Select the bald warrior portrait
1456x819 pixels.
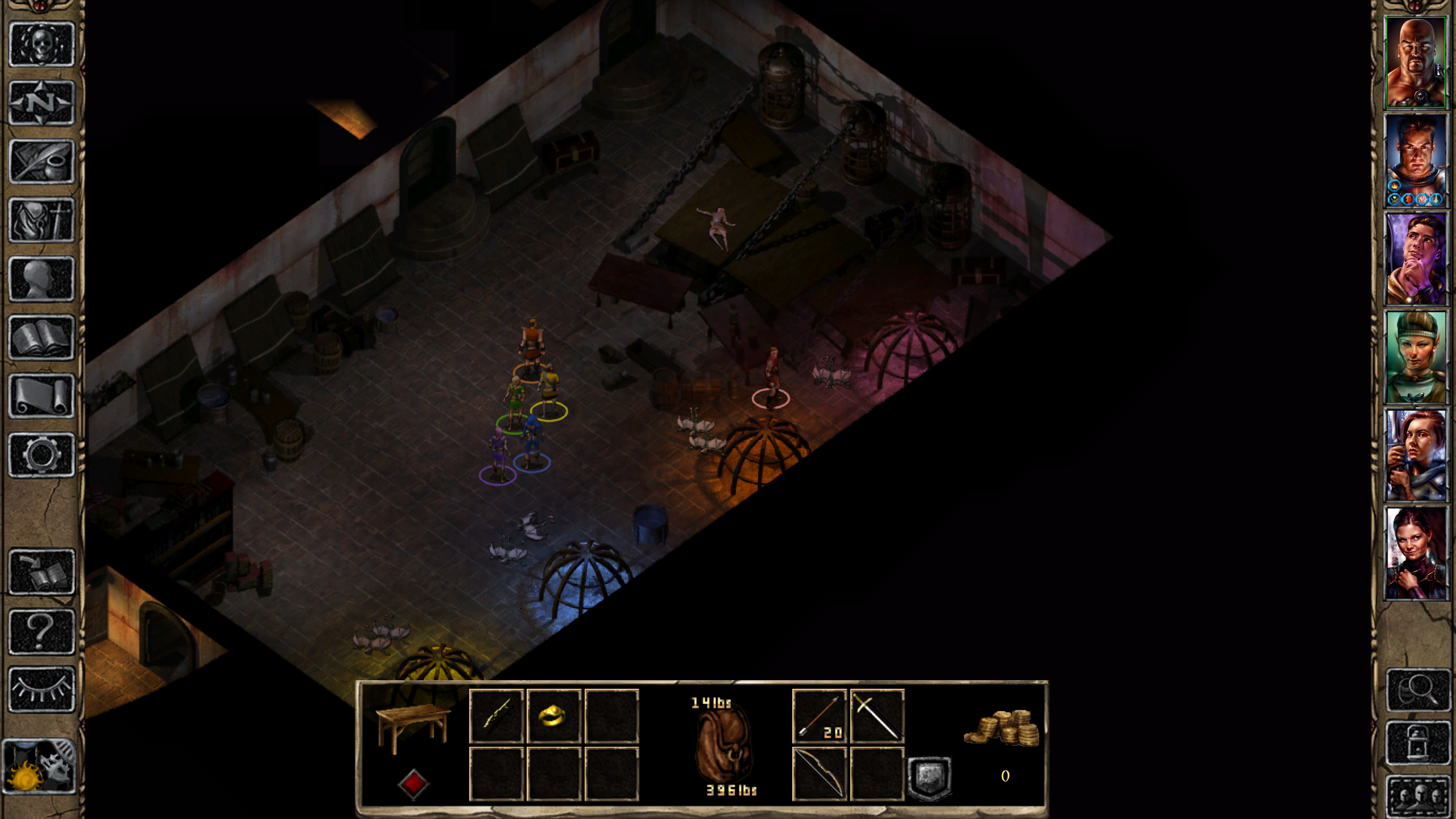[x=1415, y=63]
